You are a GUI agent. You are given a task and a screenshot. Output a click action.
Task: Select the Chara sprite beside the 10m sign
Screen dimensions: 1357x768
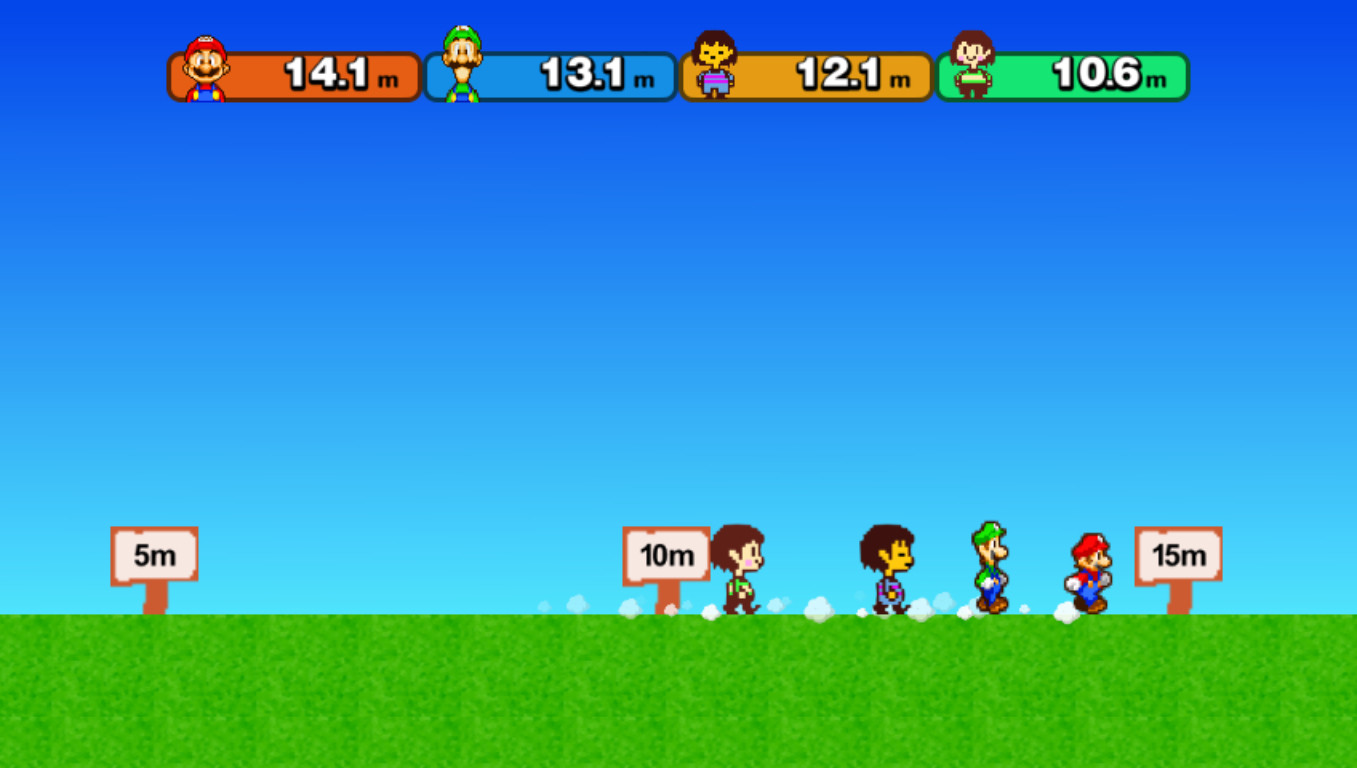point(737,568)
